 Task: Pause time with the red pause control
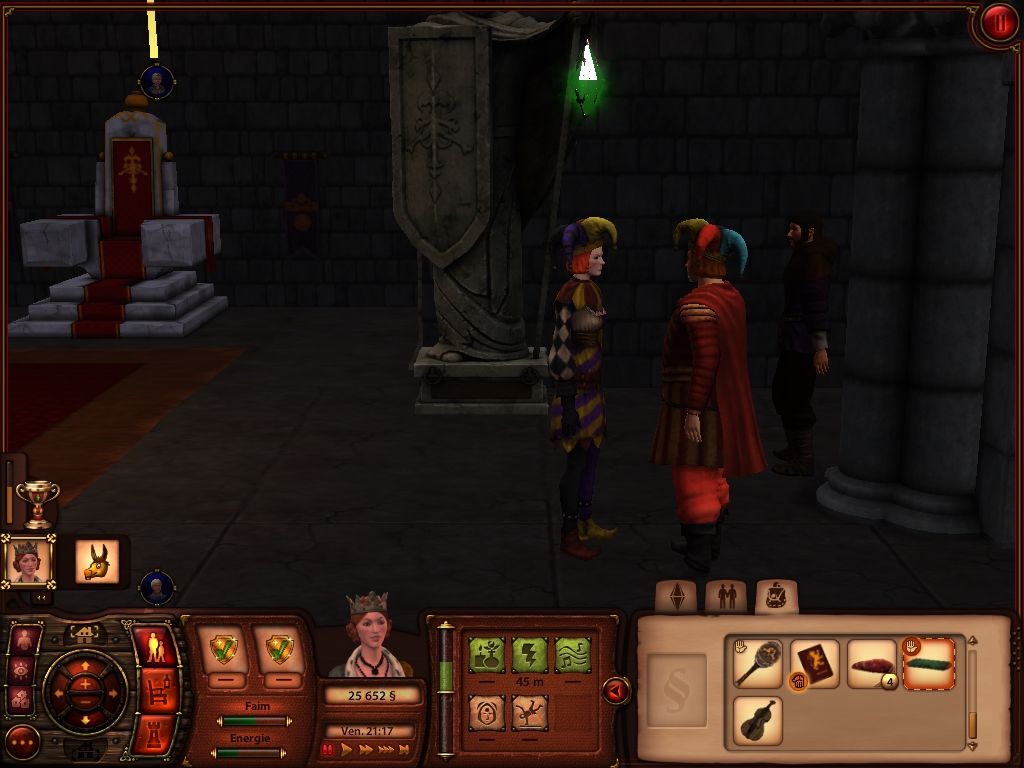(x=327, y=749)
